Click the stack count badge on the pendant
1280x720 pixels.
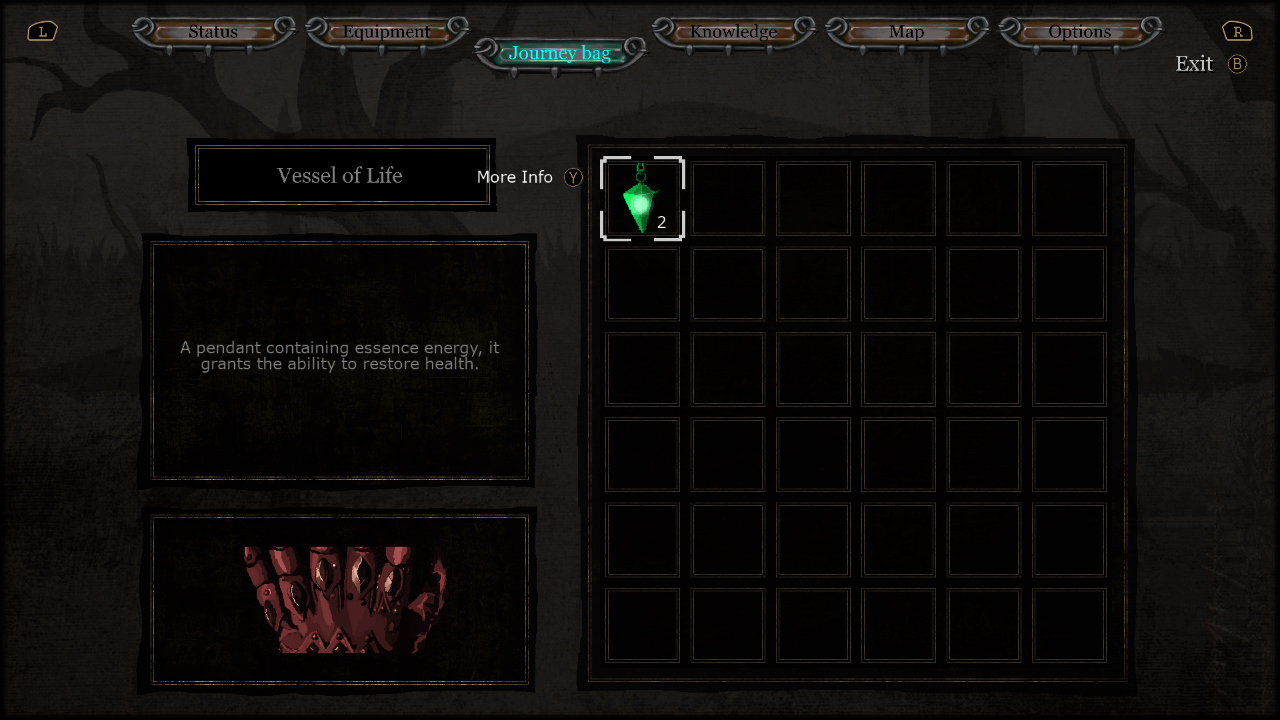(661, 223)
